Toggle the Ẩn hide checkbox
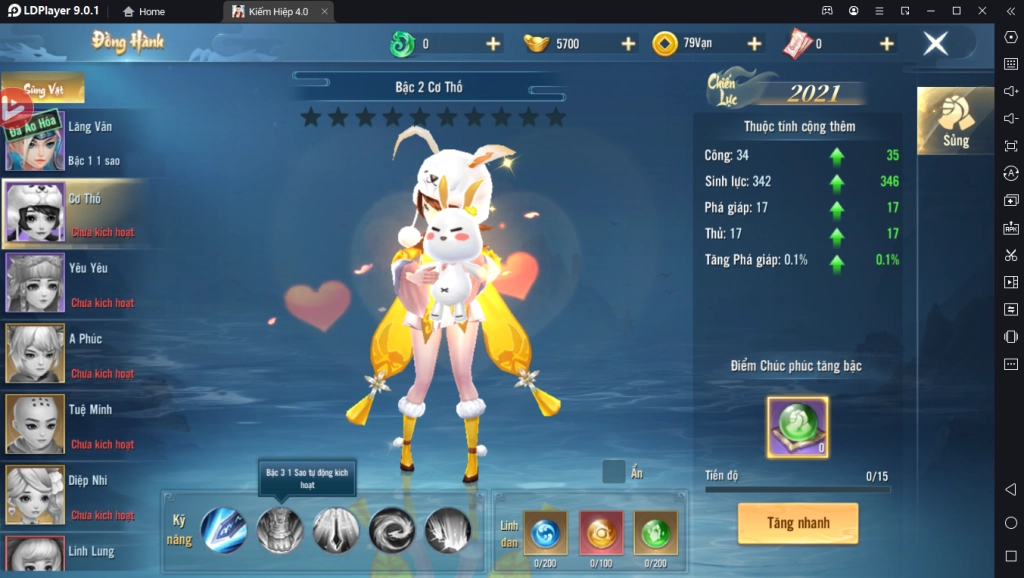Screen dimensions: 1024x578 tap(614, 472)
